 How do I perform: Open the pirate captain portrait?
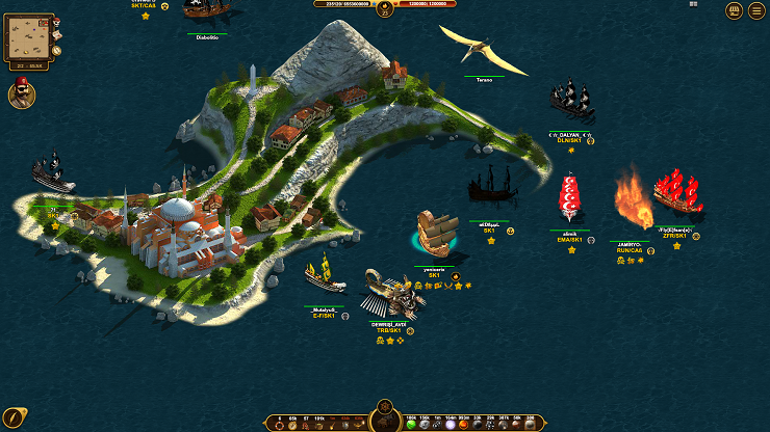tap(22, 95)
